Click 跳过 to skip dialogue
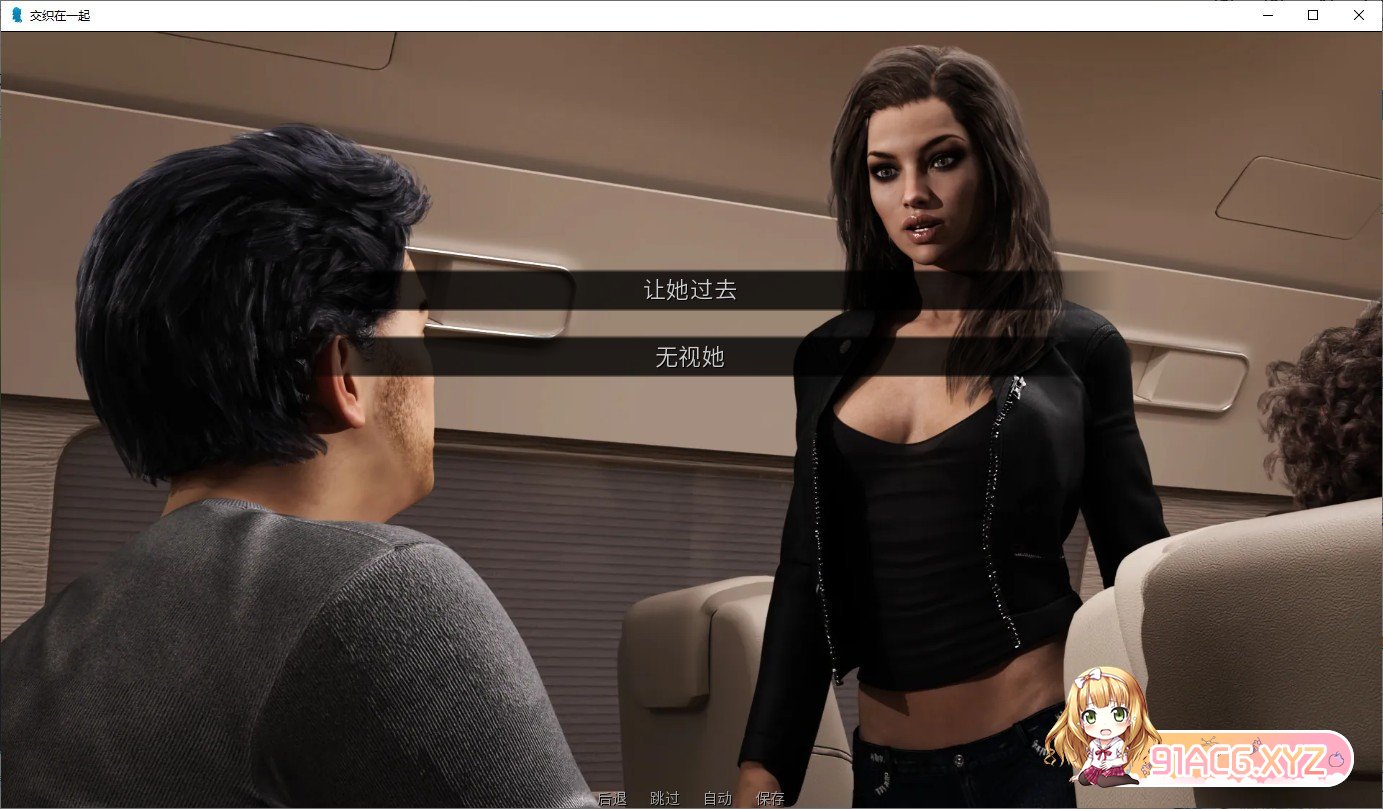This screenshot has width=1383, height=809. 664,798
